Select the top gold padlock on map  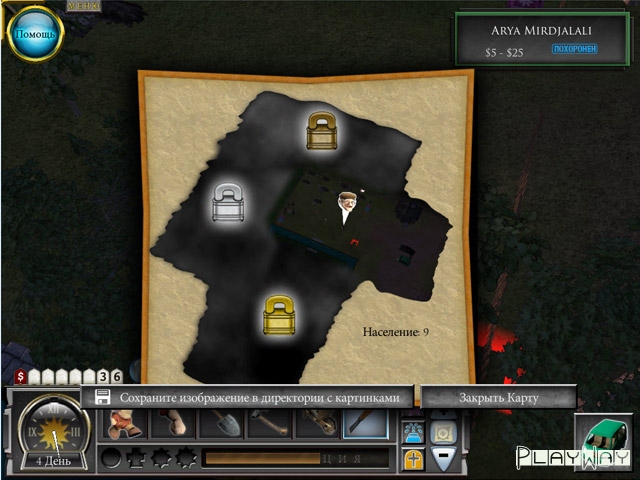(x=322, y=131)
